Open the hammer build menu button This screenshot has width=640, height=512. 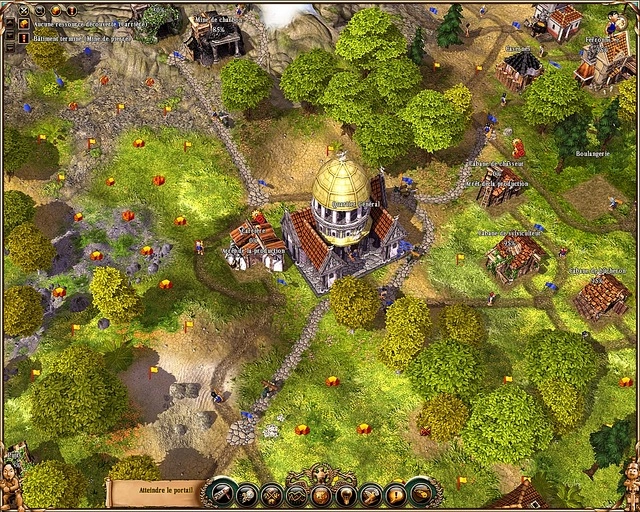[219, 493]
